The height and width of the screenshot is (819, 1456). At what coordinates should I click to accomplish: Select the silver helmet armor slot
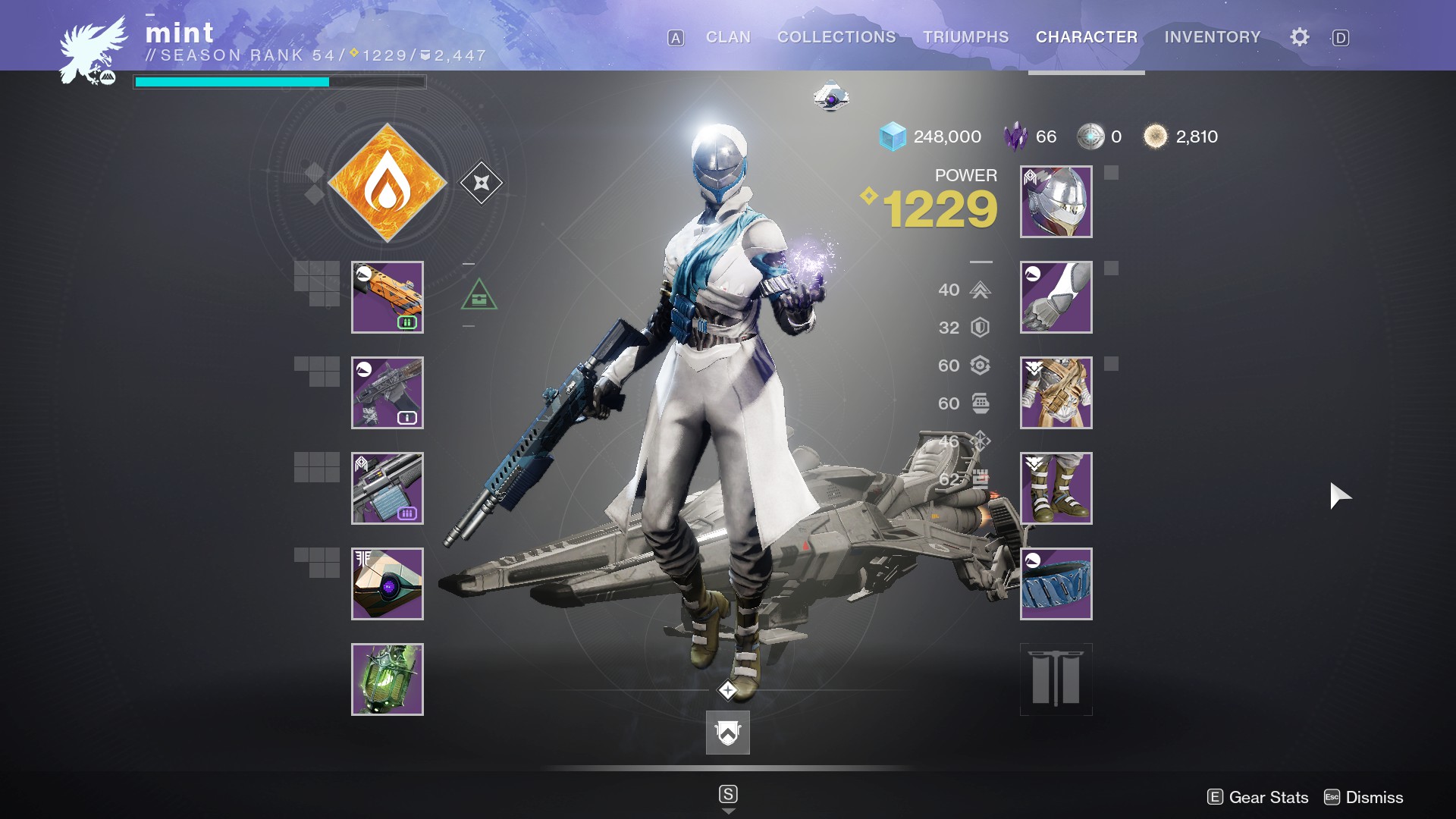tap(1056, 202)
